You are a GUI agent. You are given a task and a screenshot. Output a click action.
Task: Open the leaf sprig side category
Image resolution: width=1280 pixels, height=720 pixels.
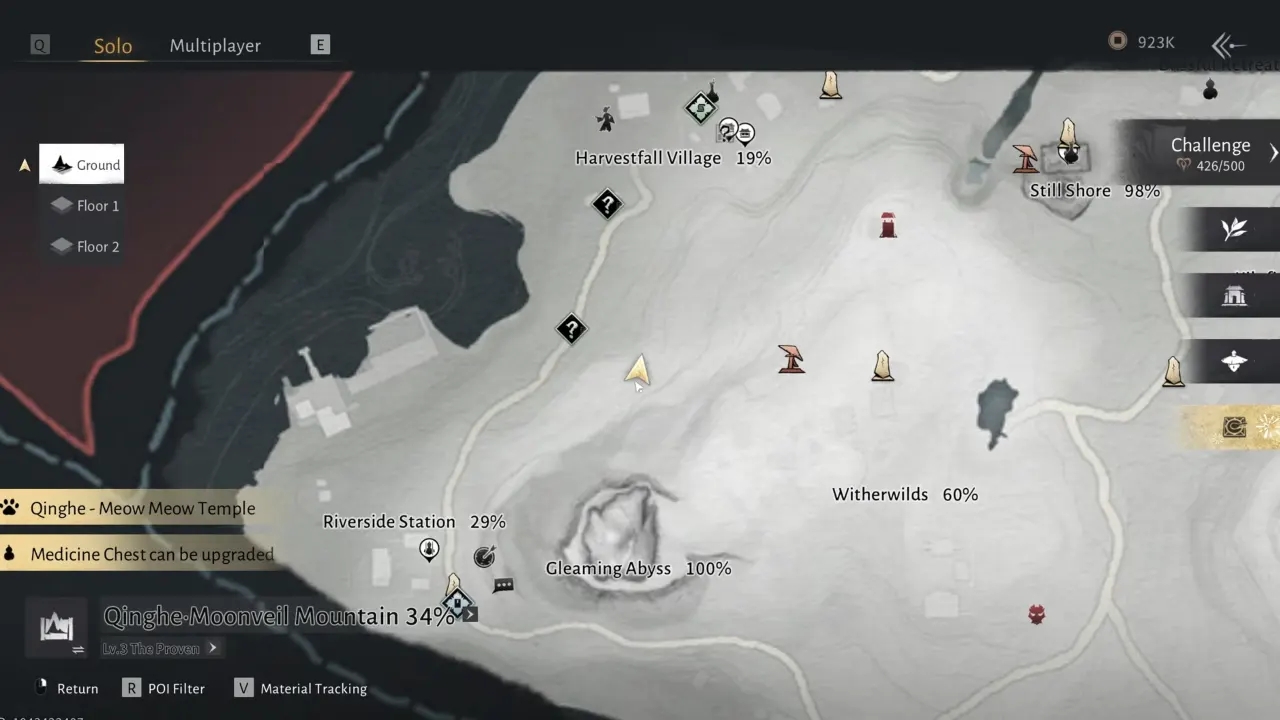[1234, 229]
